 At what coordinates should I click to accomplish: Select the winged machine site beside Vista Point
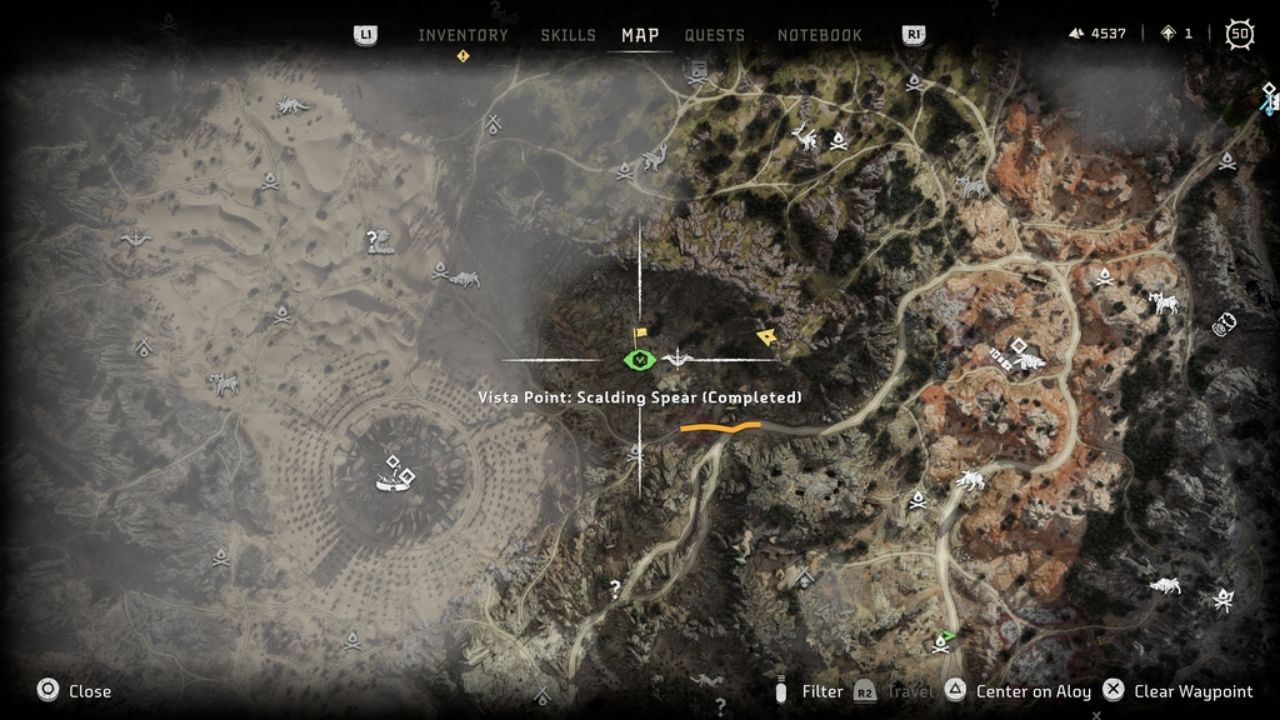click(x=678, y=358)
